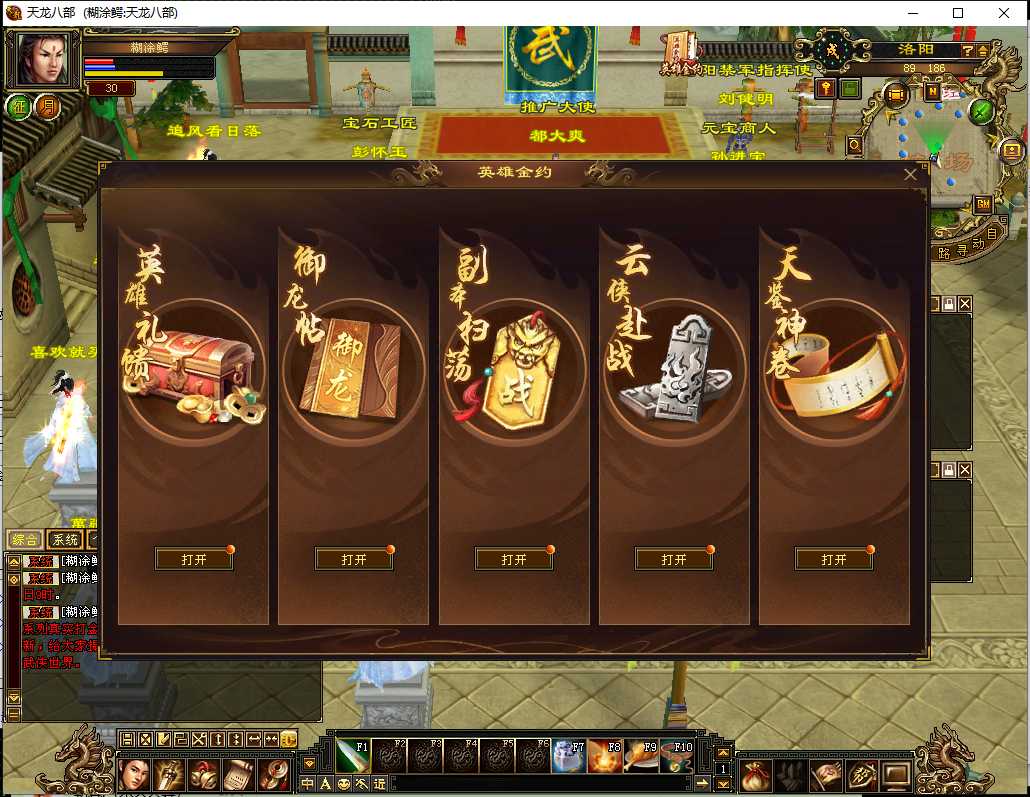
Task: Switch to the 综合 chat tab
Action: 24,540
